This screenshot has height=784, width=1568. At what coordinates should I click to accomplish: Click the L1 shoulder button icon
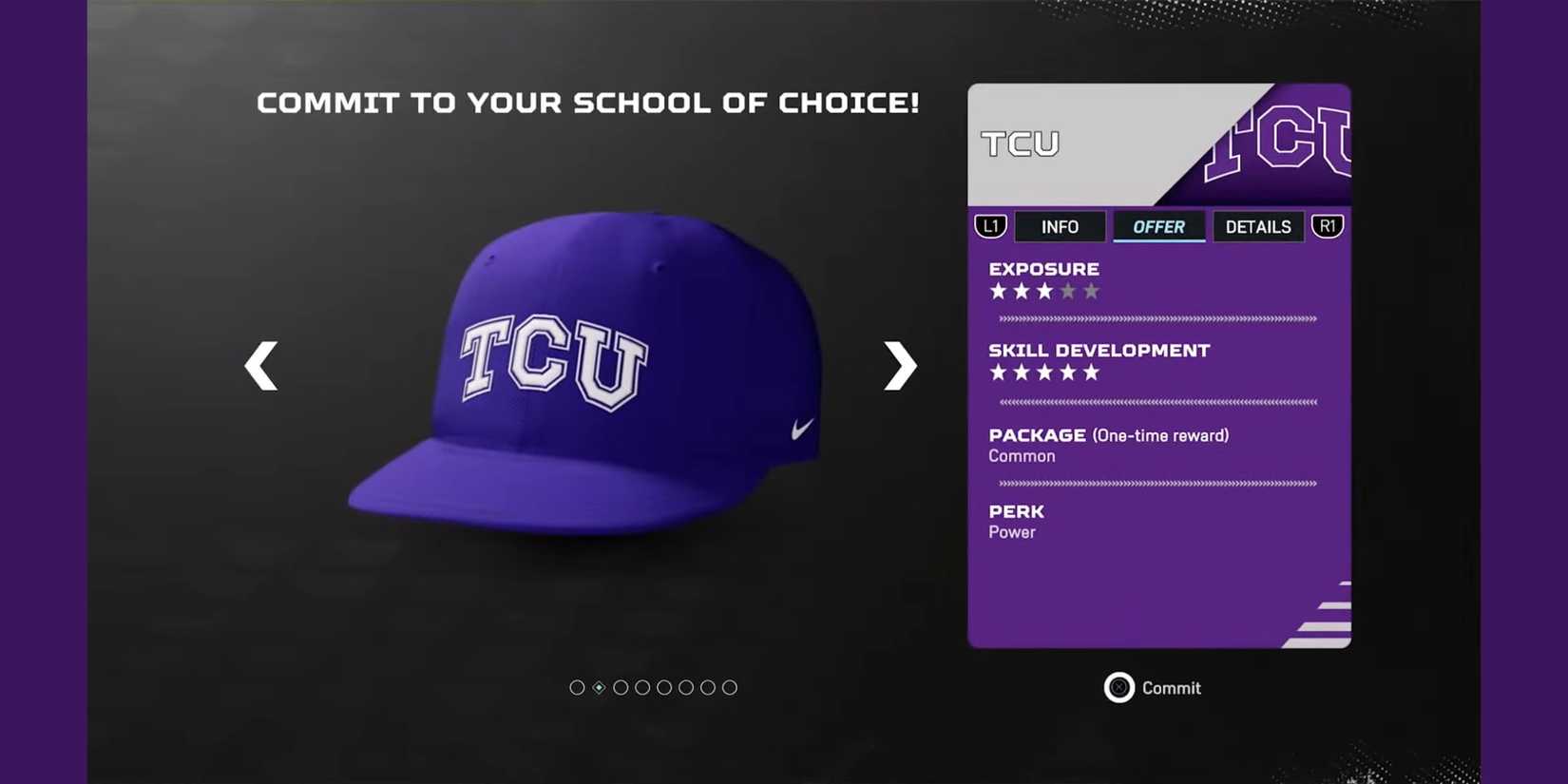(990, 226)
